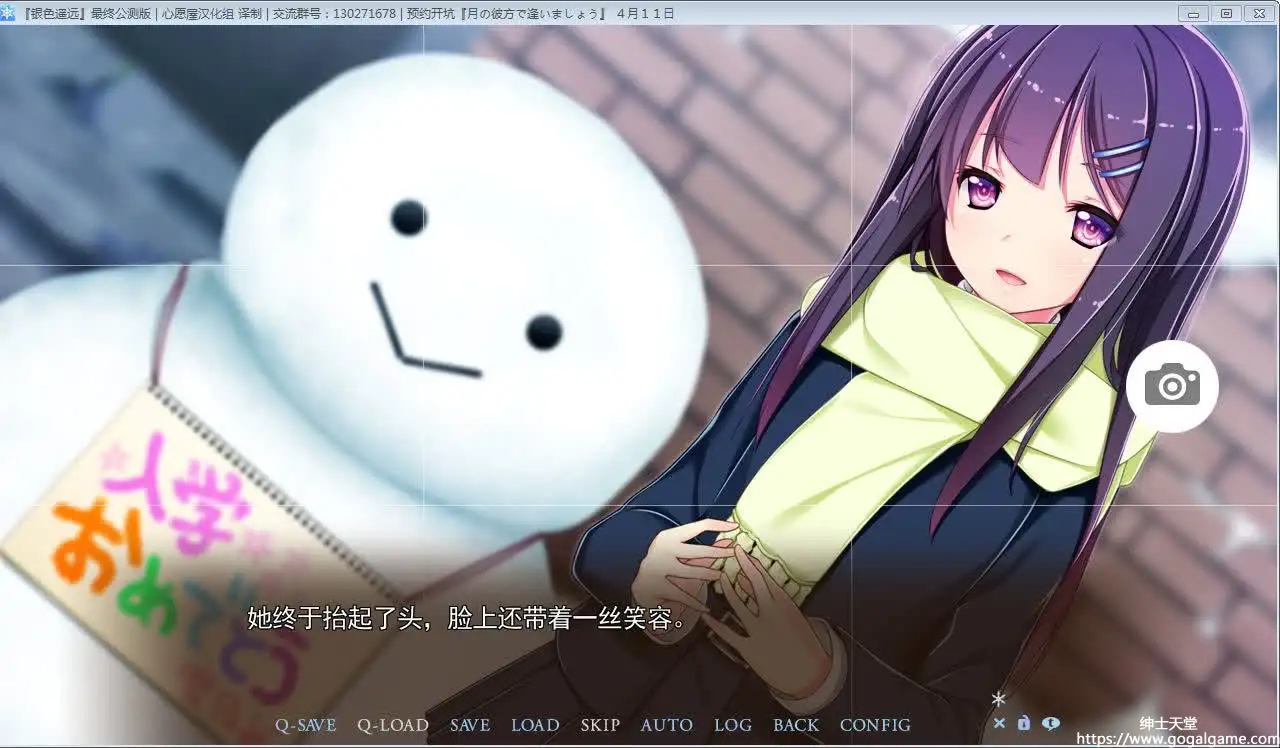Image resolution: width=1280 pixels, height=748 pixels.
Task: Open the LOG message history
Action: tap(733, 725)
